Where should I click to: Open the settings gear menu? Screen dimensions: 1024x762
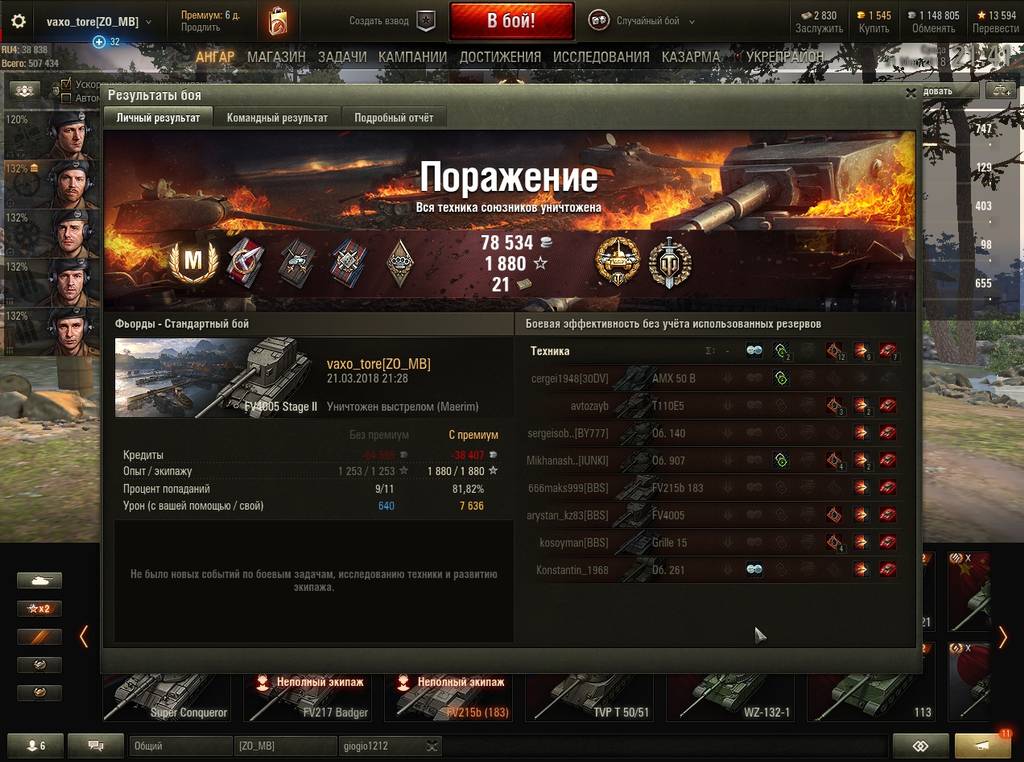click(18, 21)
